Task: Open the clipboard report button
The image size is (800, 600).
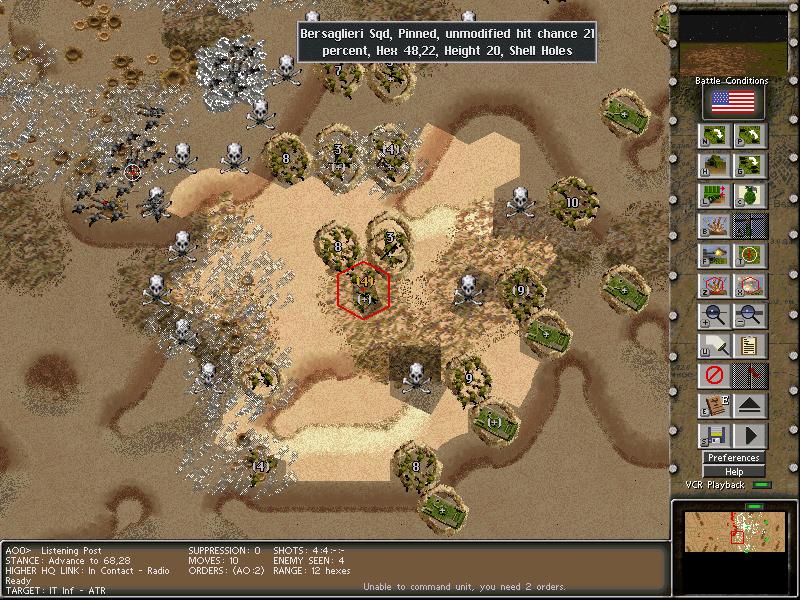Action: [x=751, y=346]
